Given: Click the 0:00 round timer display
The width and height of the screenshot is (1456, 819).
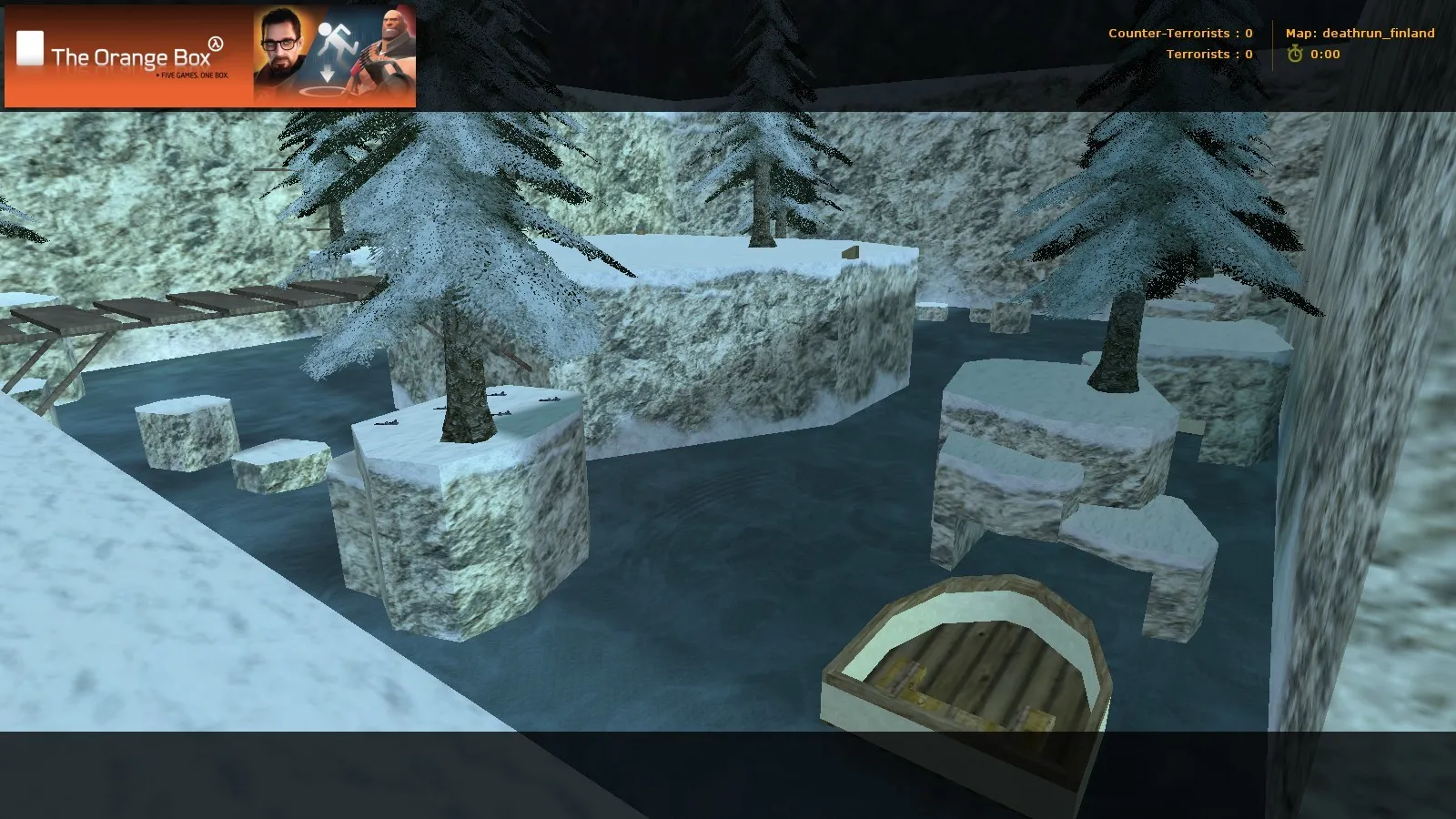Looking at the screenshot, I should click(x=1325, y=55).
